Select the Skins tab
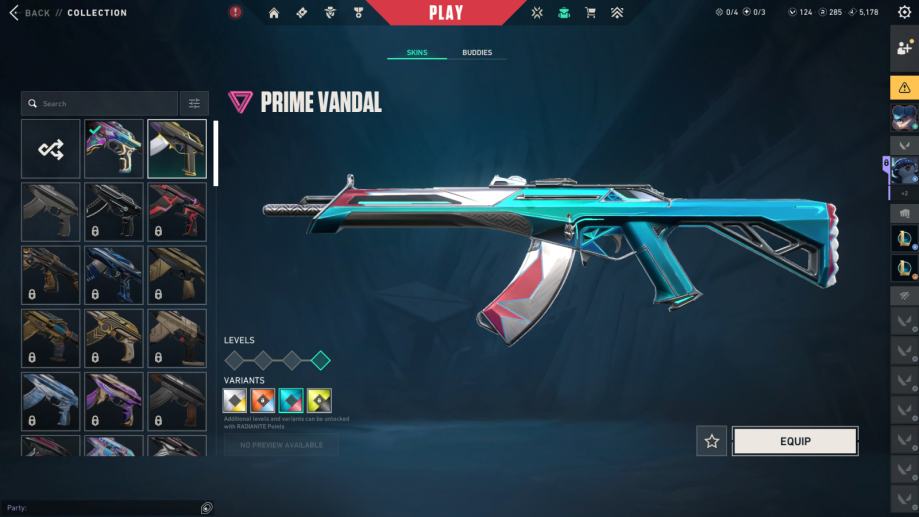The height and width of the screenshot is (517, 919). [x=417, y=52]
